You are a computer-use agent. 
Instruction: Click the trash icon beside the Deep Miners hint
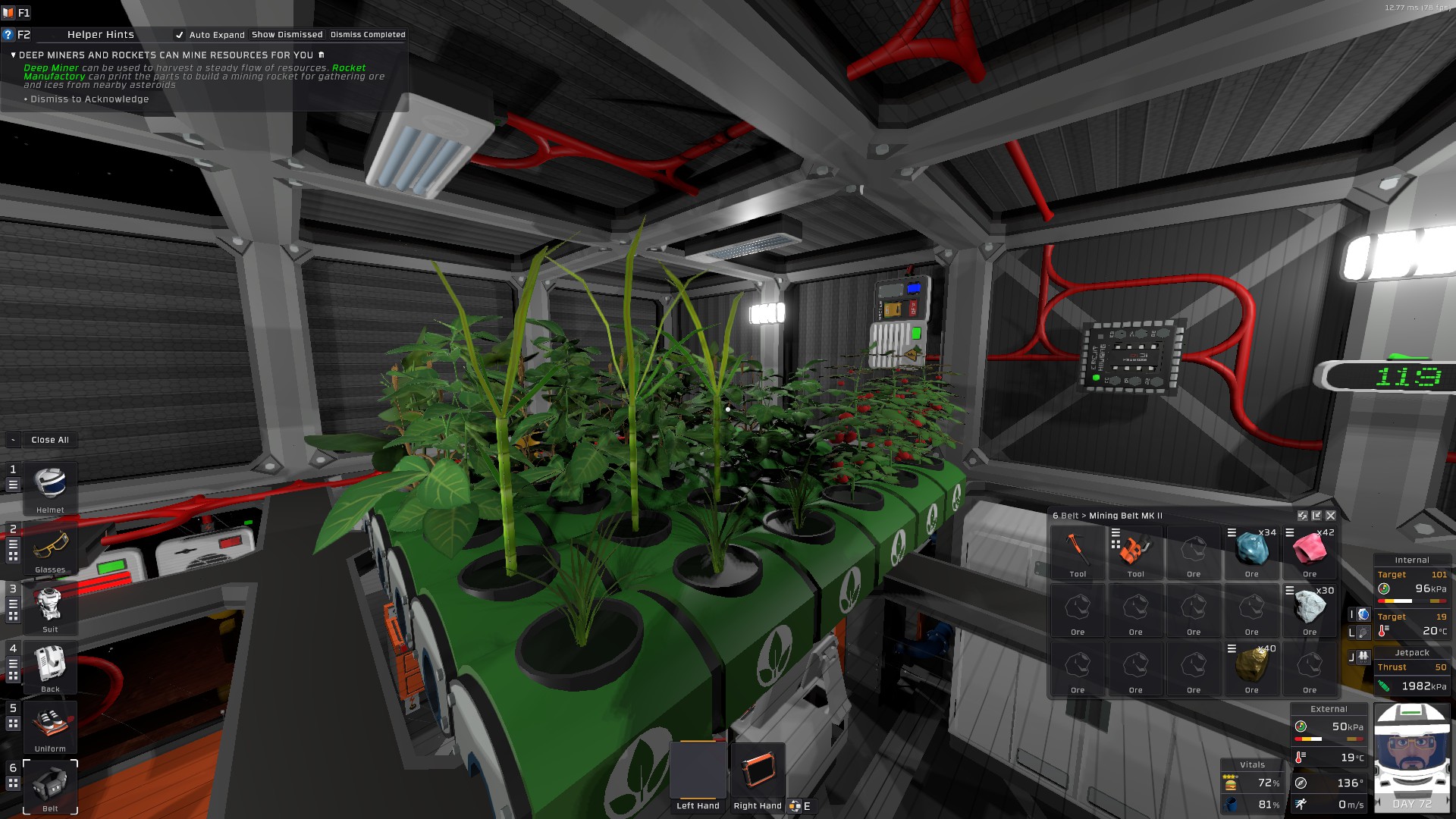click(x=321, y=54)
